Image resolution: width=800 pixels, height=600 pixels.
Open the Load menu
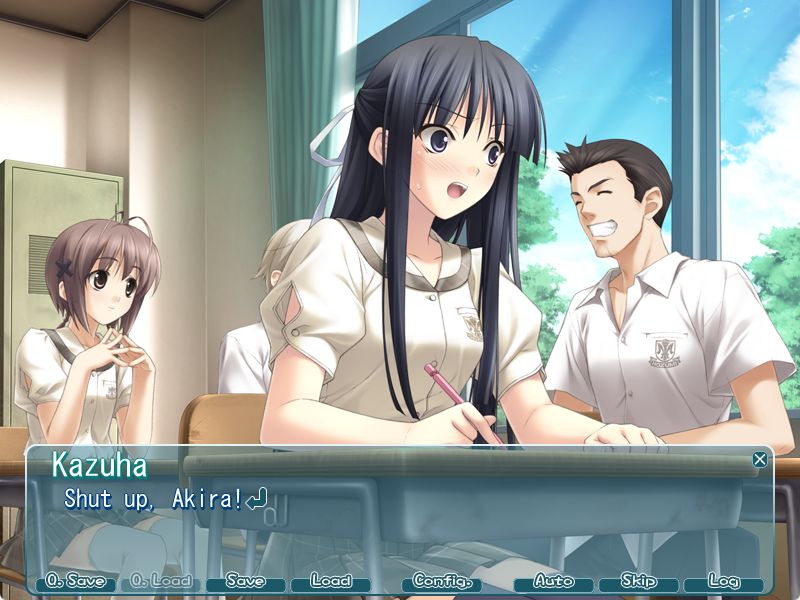pyautogui.click(x=331, y=582)
